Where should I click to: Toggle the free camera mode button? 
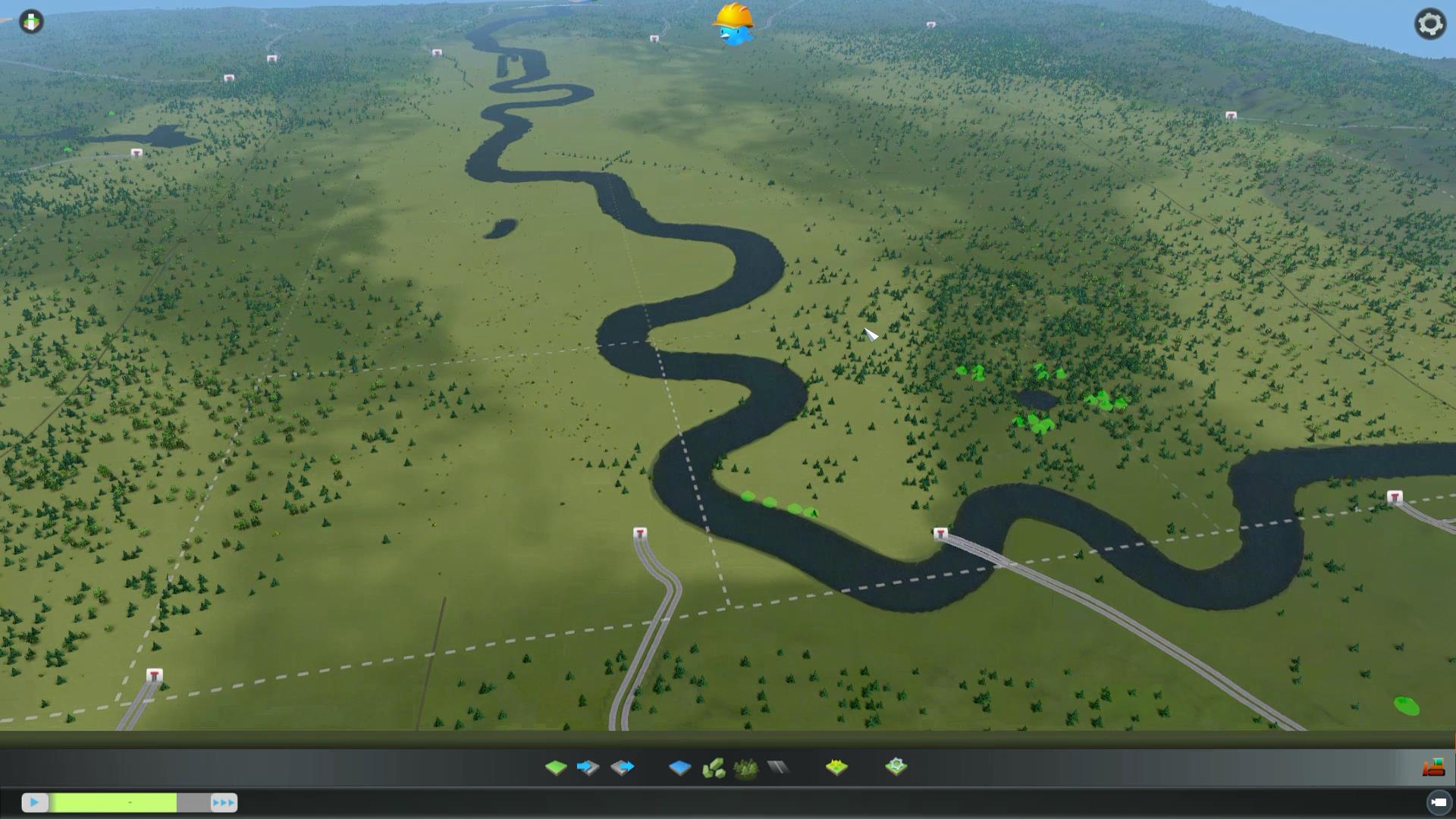point(1438,802)
